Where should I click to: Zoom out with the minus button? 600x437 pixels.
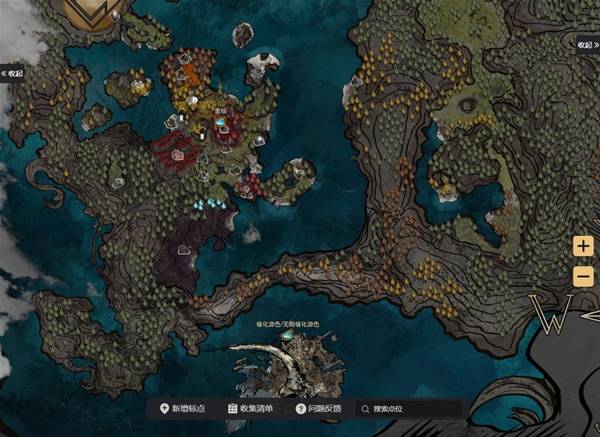point(583,275)
